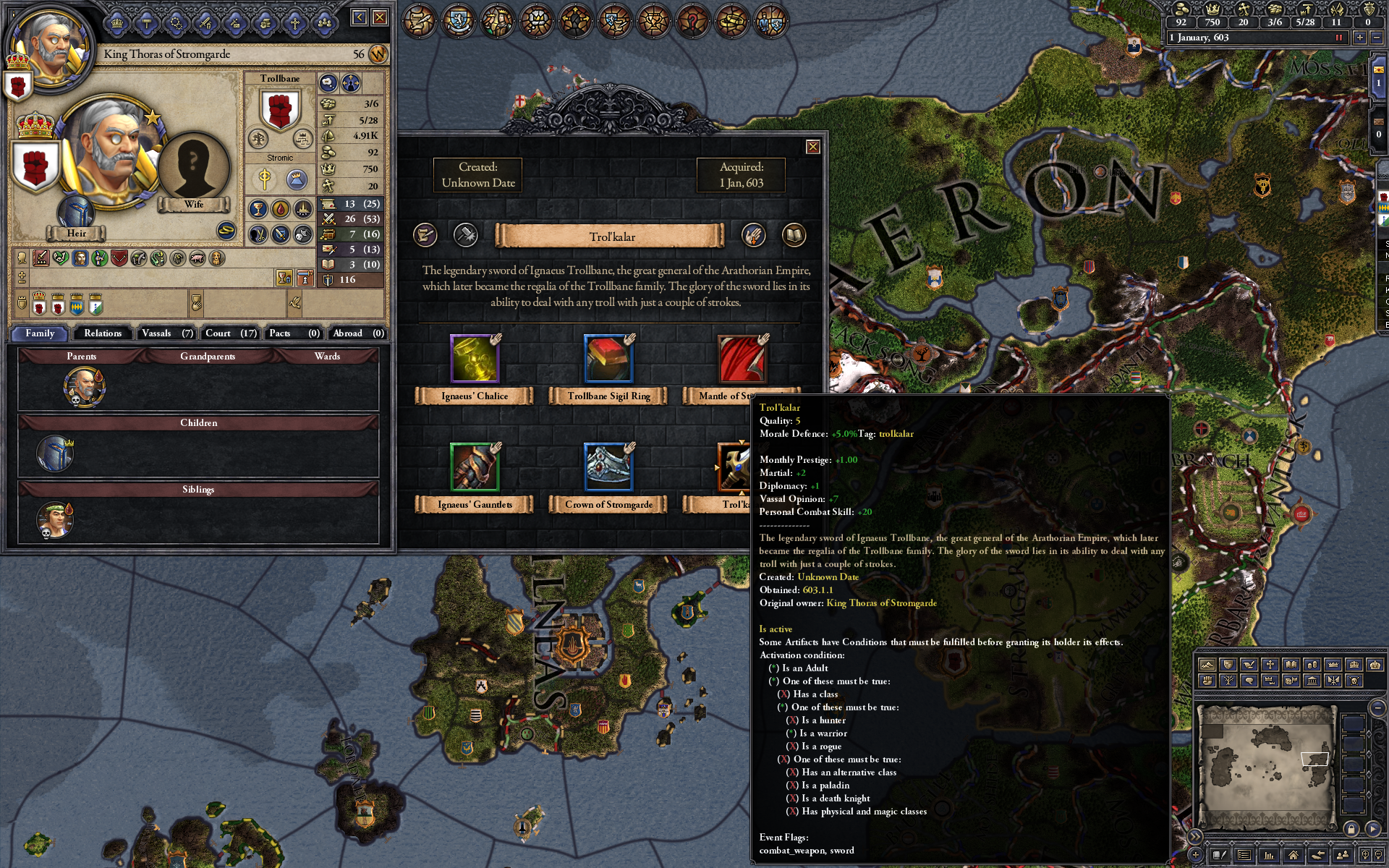
Task: Go back to the previous character
Action: (x=360, y=17)
